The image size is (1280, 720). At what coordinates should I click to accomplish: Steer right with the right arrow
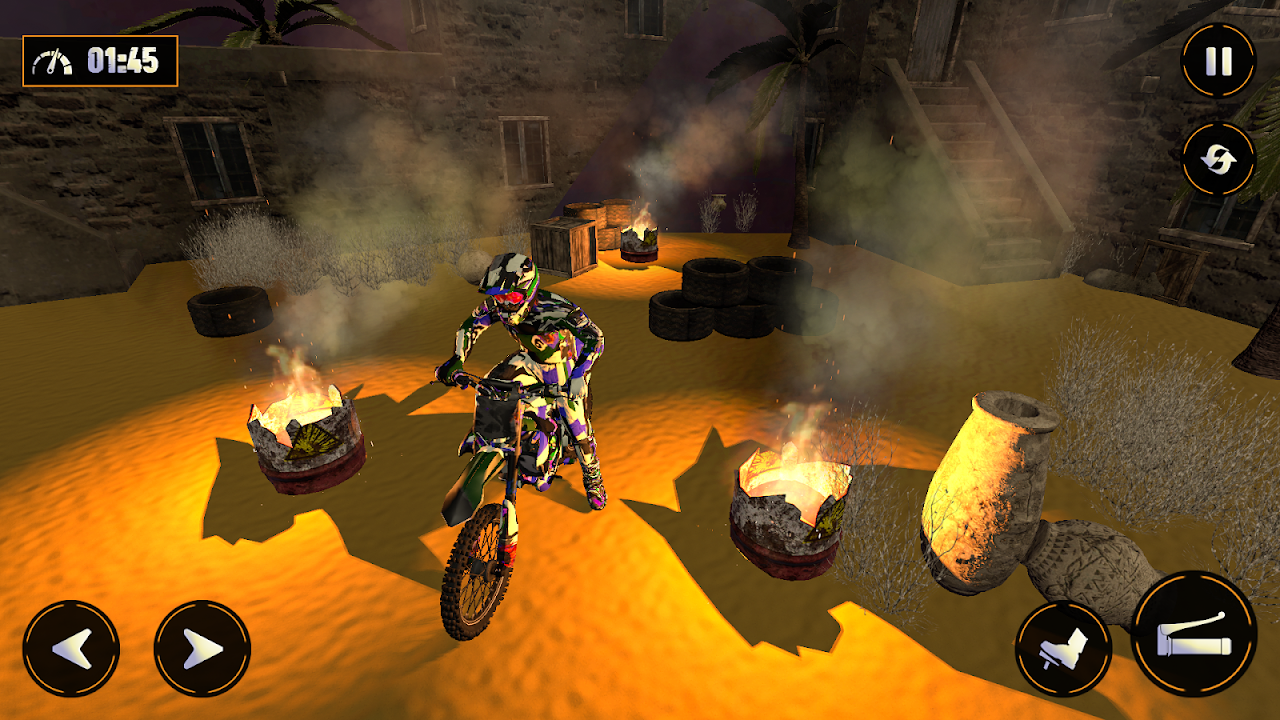coord(202,649)
